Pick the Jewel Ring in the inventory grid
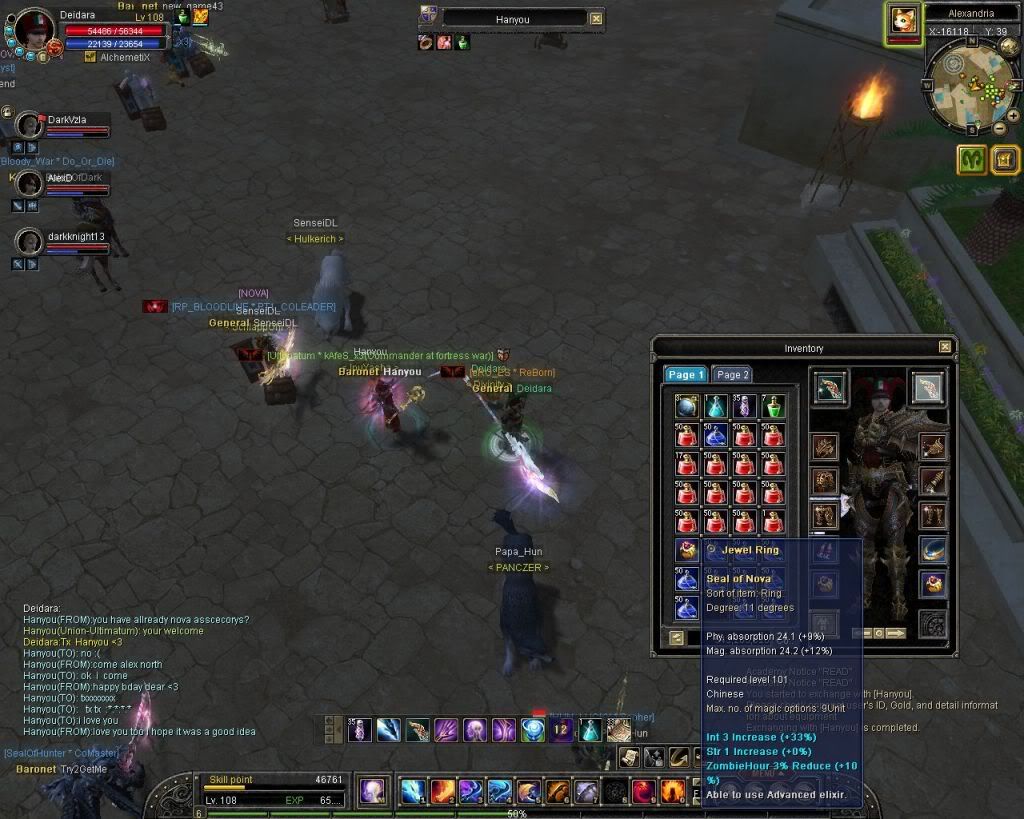The height and width of the screenshot is (819, 1024). 686,550
